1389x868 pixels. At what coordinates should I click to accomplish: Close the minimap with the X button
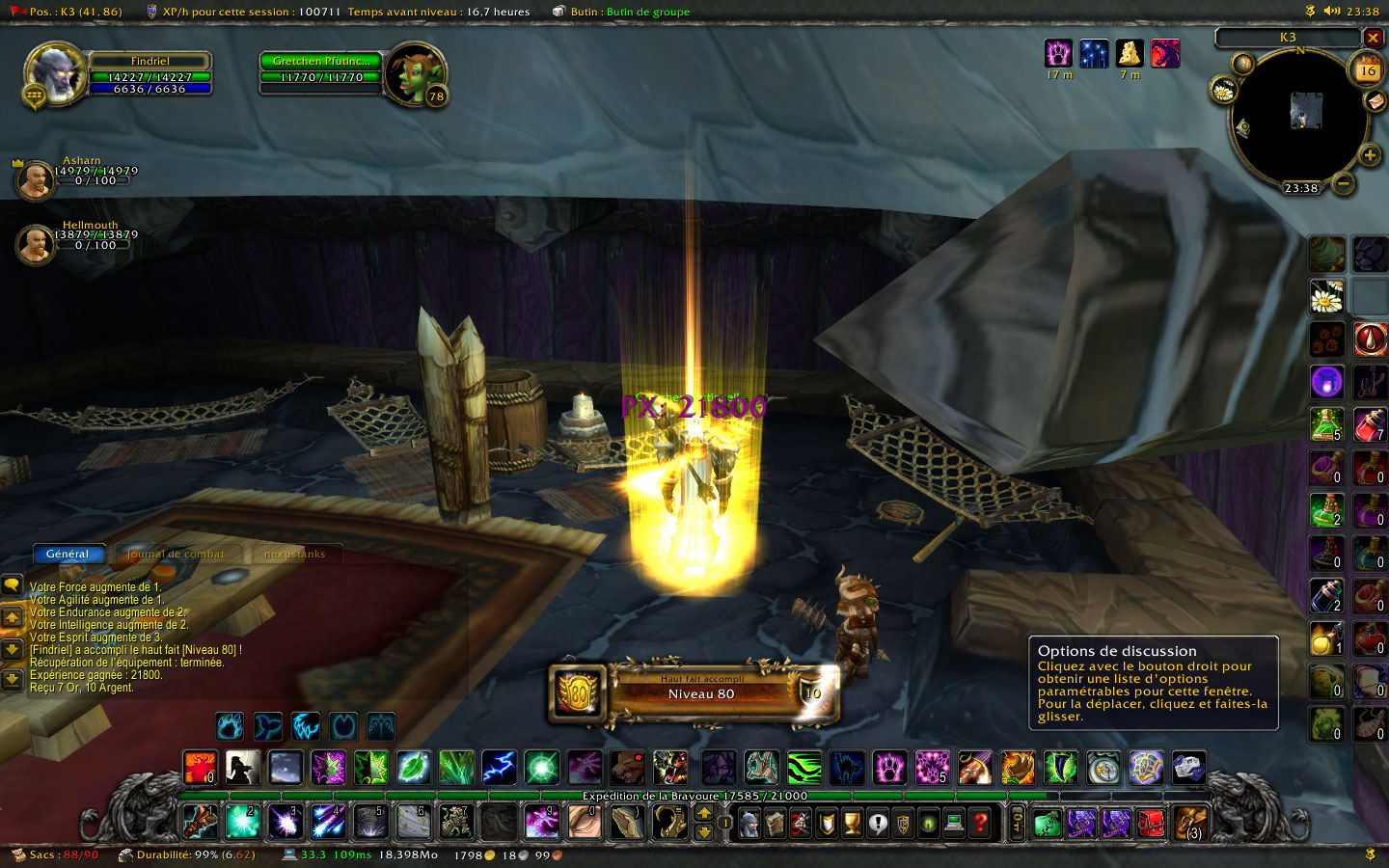click(x=1373, y=38)
